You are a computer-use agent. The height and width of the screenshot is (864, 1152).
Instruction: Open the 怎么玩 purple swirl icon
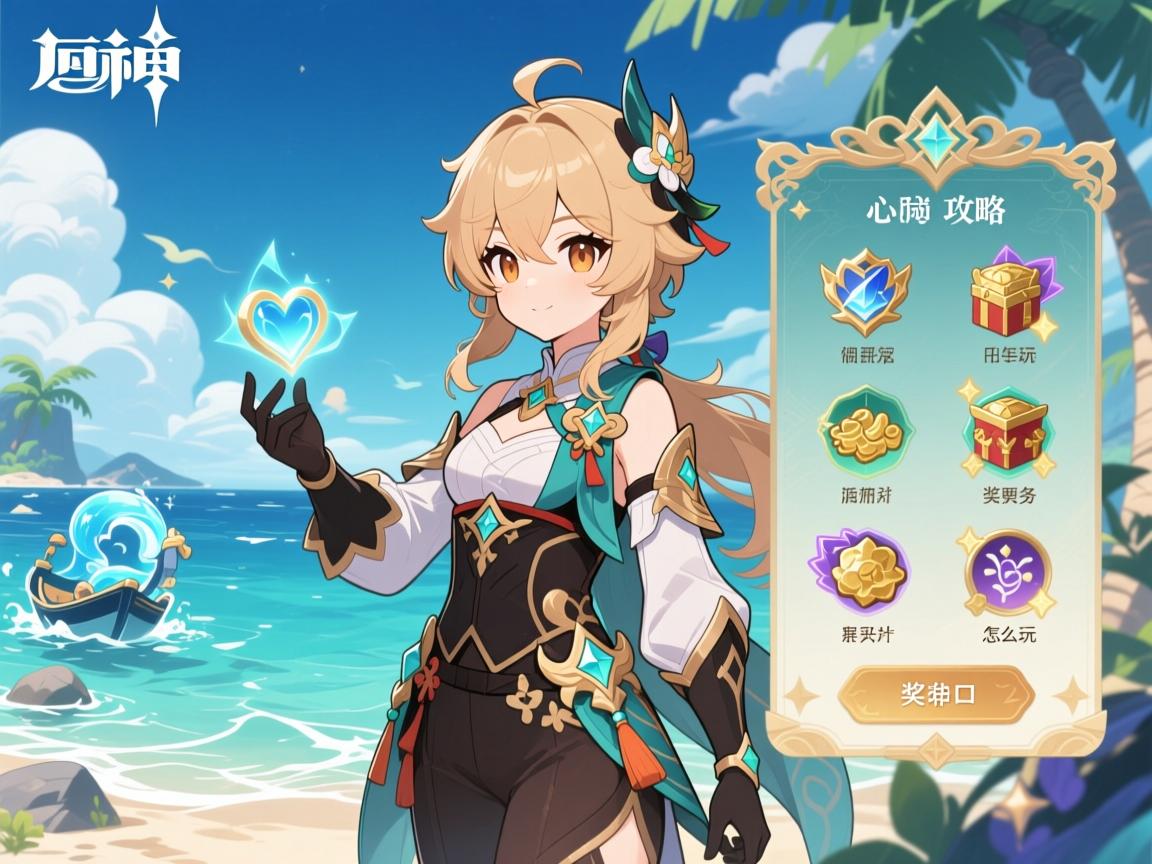1008,573
